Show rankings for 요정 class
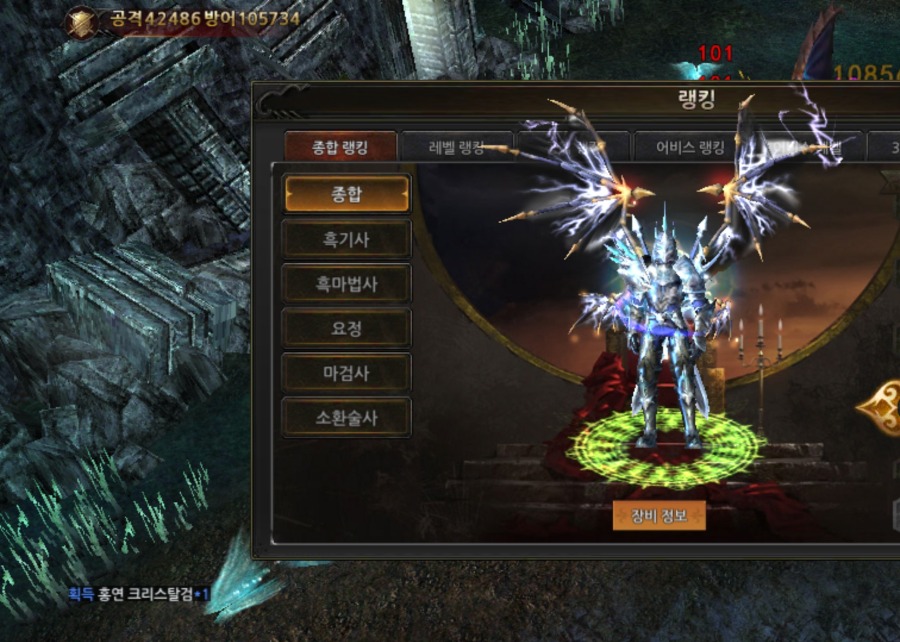The height and width of the screenshot is (642, 900). click(346, 328)
